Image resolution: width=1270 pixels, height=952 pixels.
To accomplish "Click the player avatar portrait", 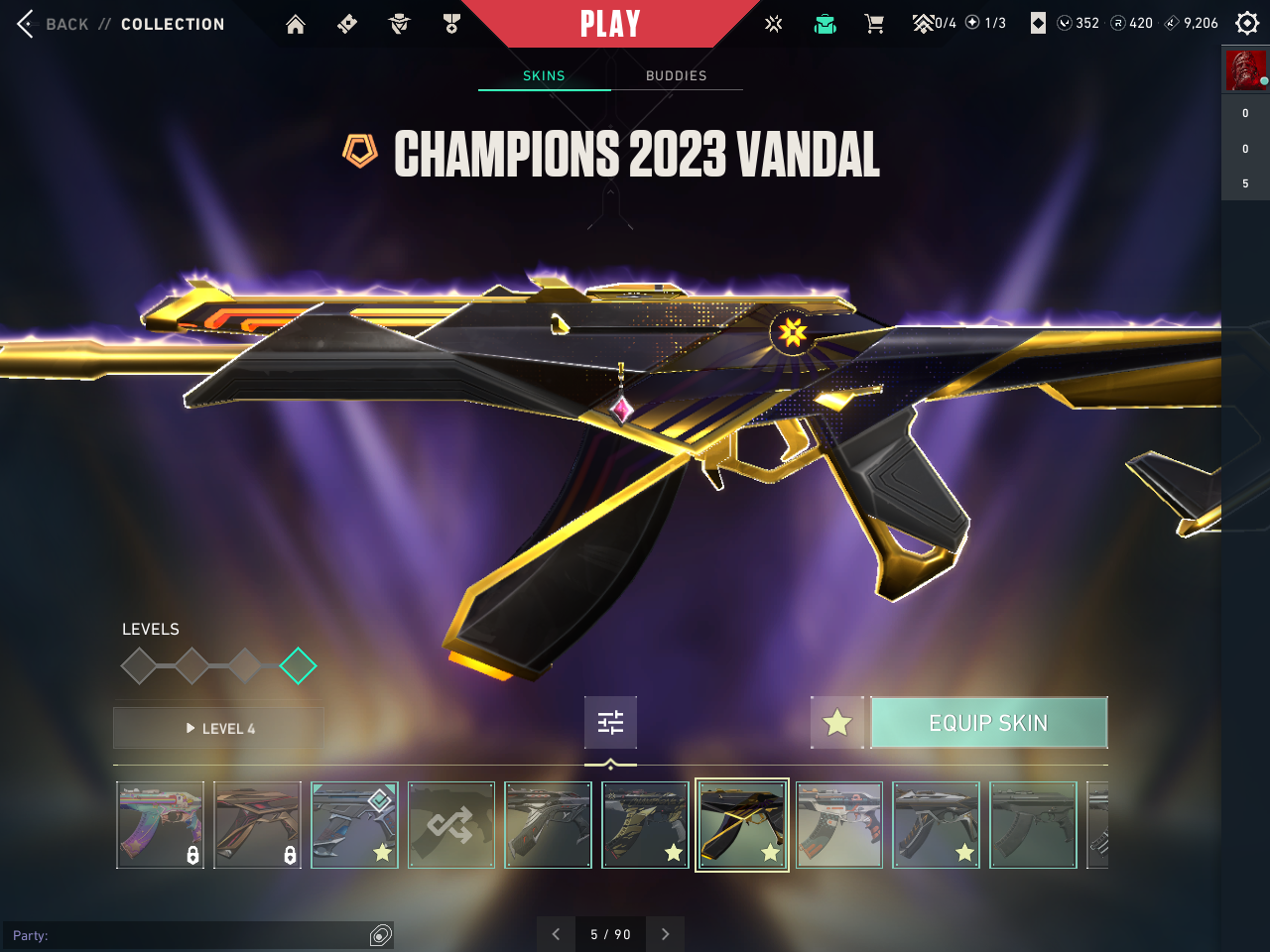I will tap(1245, 70).
